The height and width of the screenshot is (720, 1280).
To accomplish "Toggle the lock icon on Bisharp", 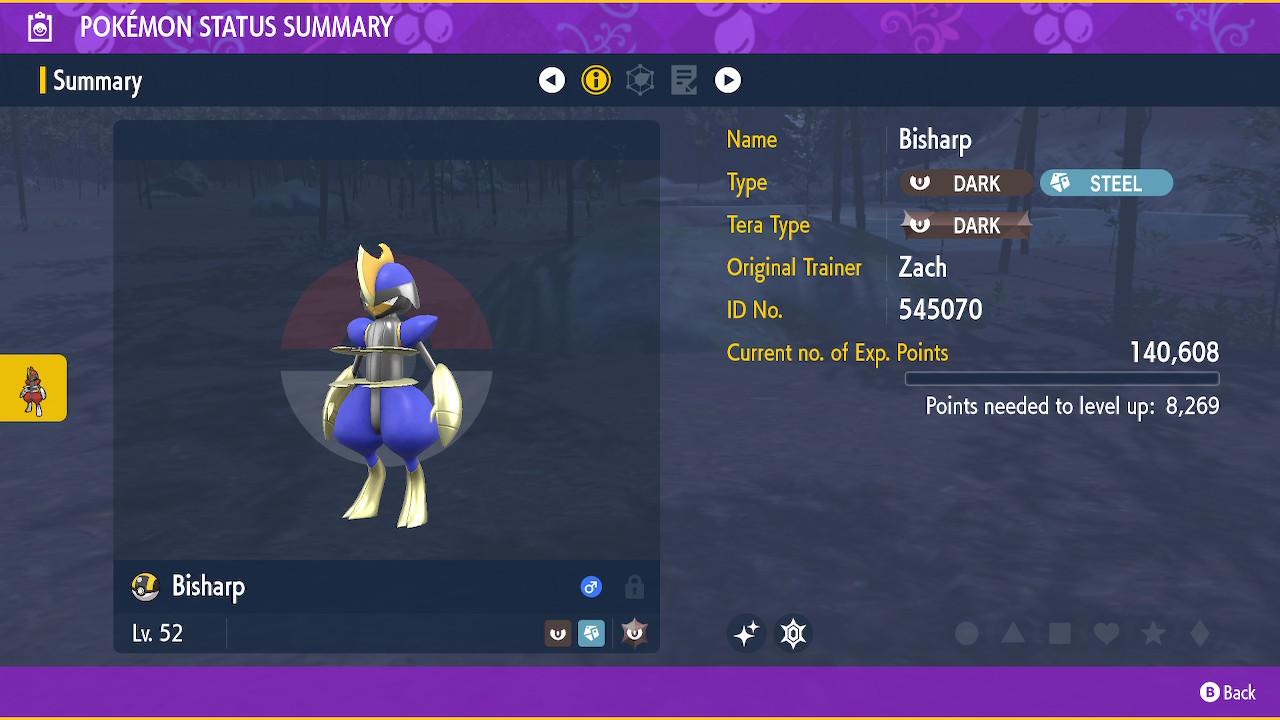I will (x=634, y=588).
